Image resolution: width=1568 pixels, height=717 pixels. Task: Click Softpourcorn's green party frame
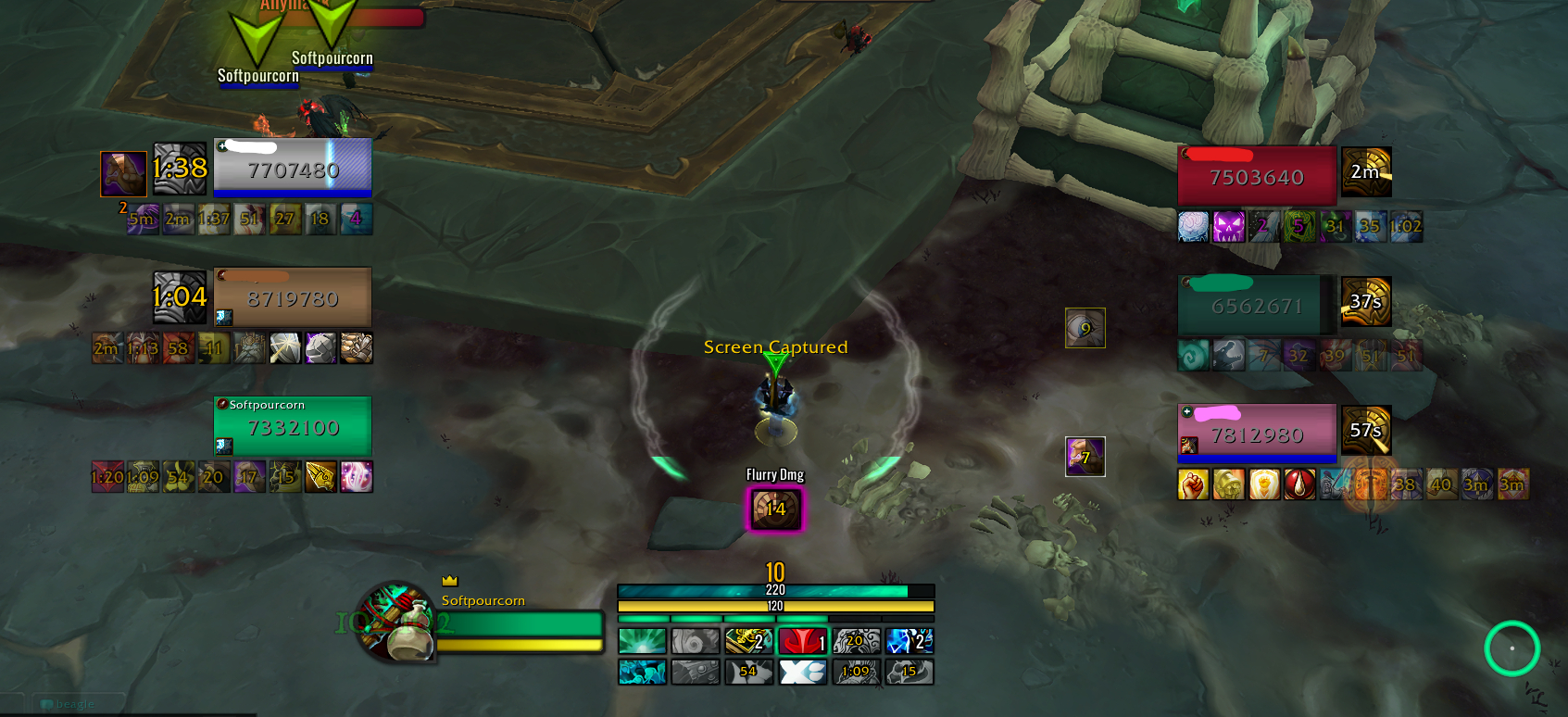click(293, 425)
